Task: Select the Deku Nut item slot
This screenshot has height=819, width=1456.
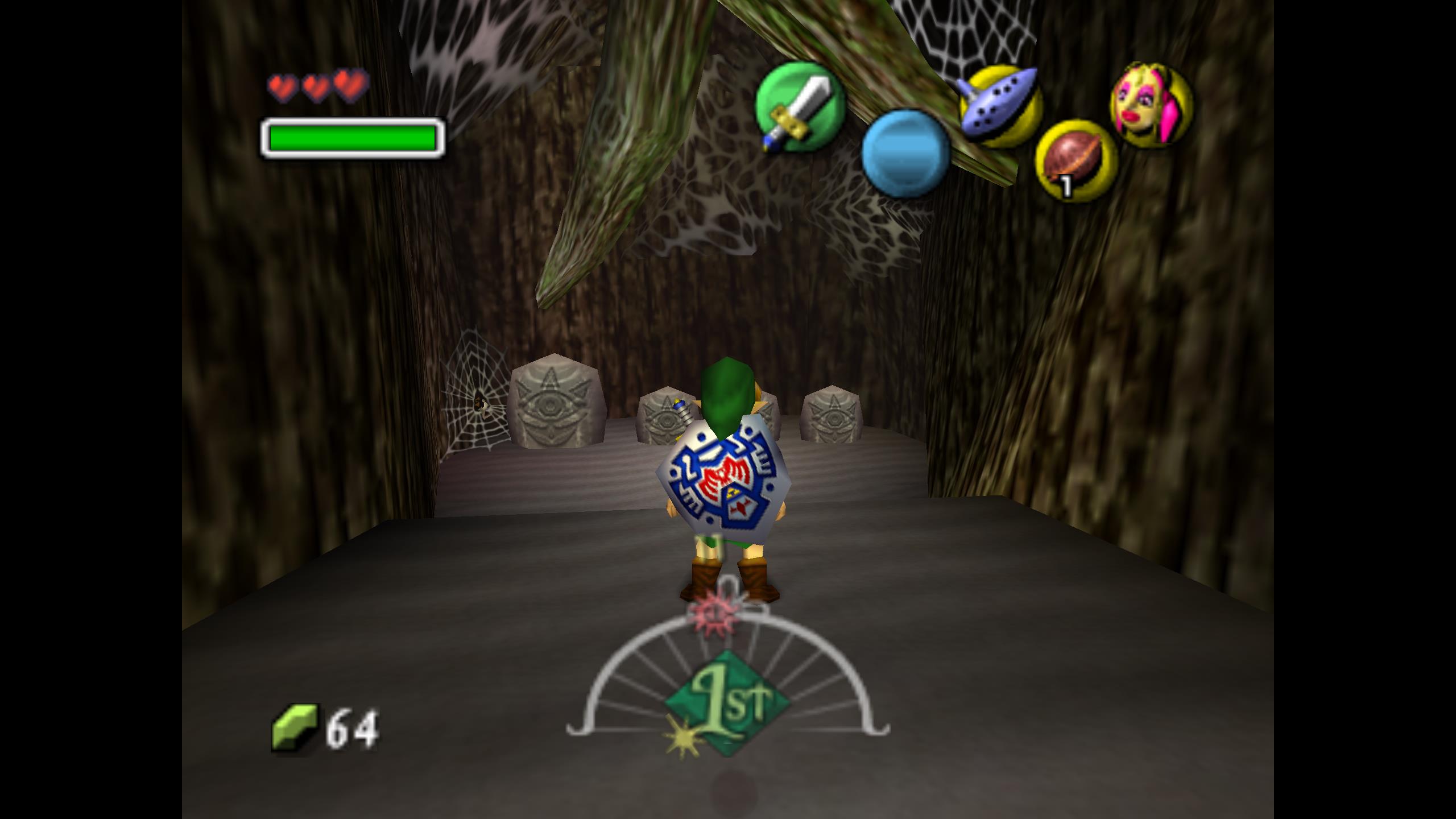Action: coord(1075,161)
